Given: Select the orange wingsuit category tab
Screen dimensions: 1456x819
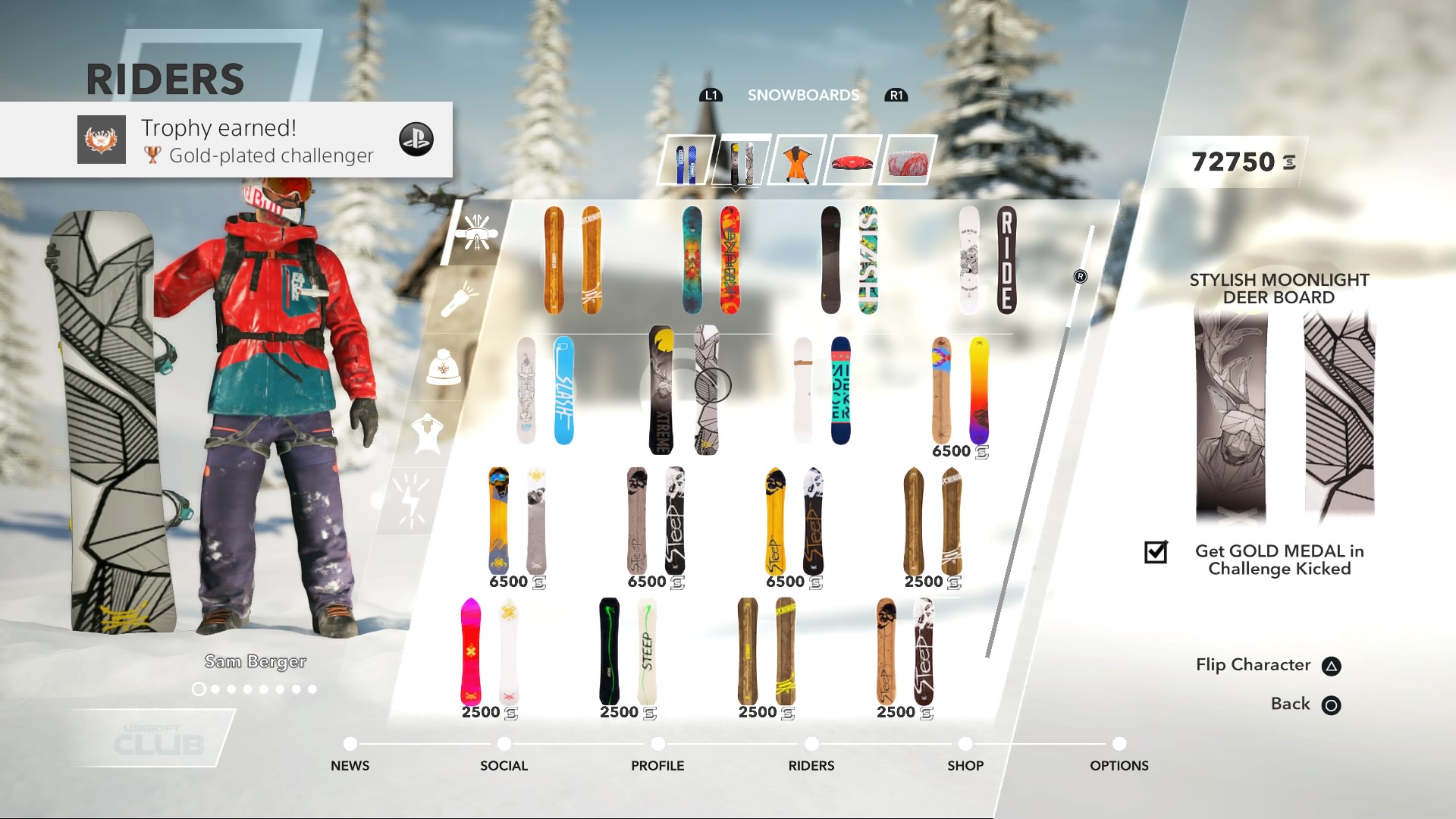Looking at the screenshot, I should click(x=796, y=161).
